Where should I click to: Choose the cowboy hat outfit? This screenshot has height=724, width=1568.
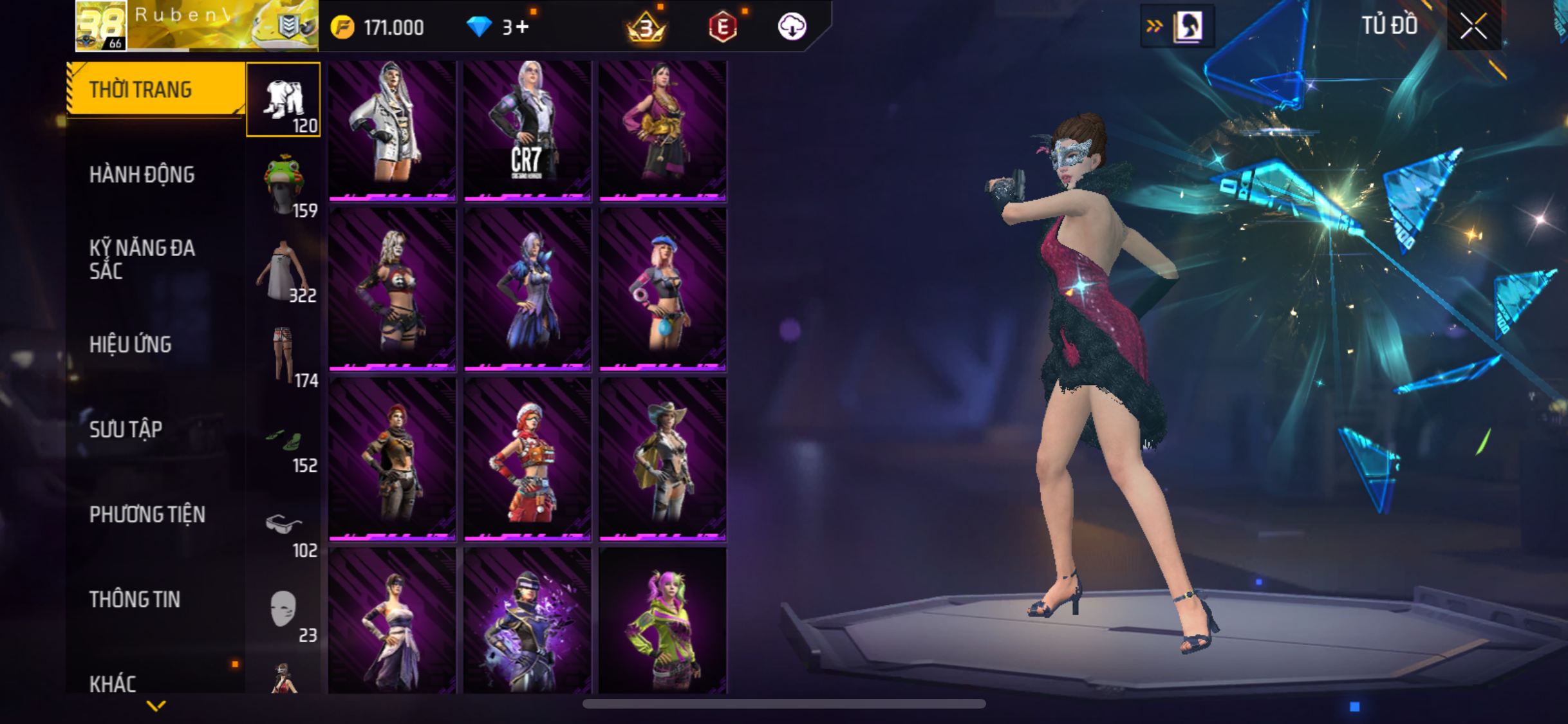pos(662,458)
